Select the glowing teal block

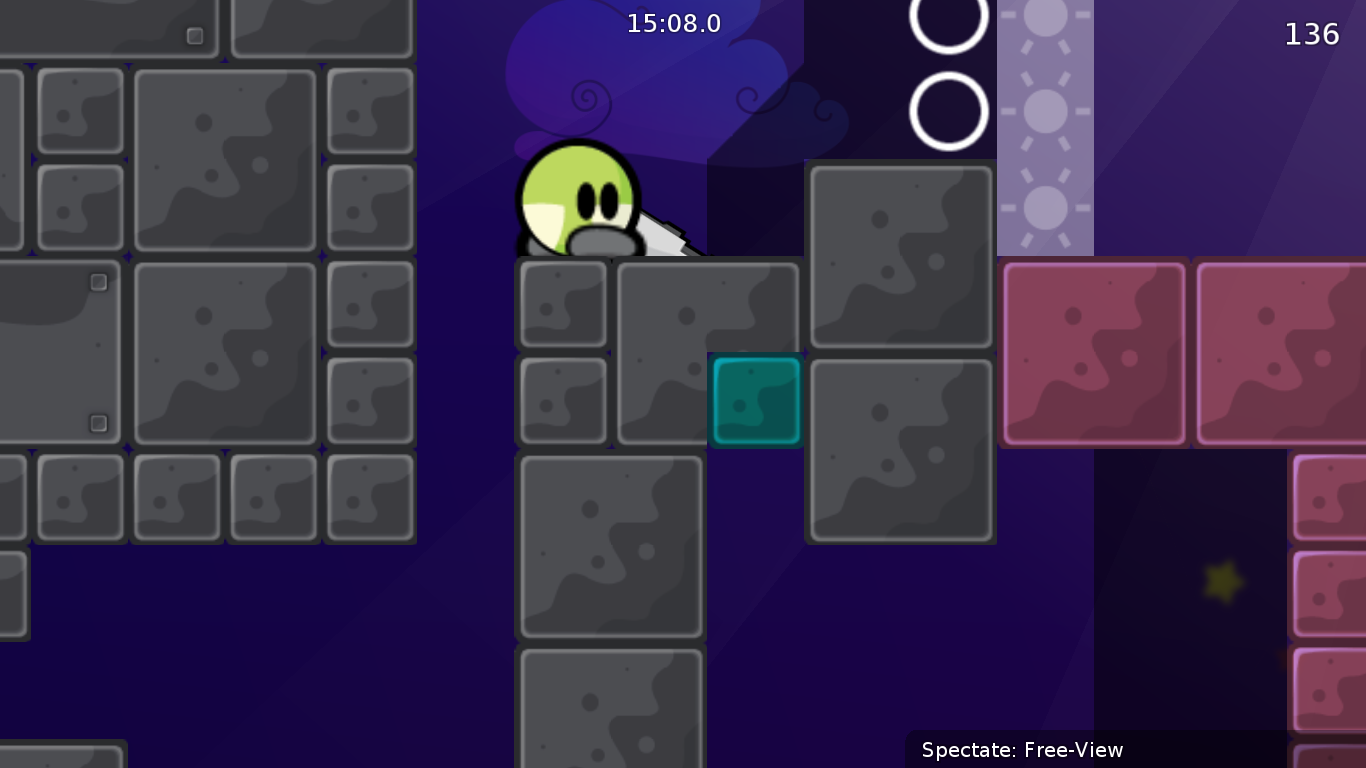[x=755, y=399]
